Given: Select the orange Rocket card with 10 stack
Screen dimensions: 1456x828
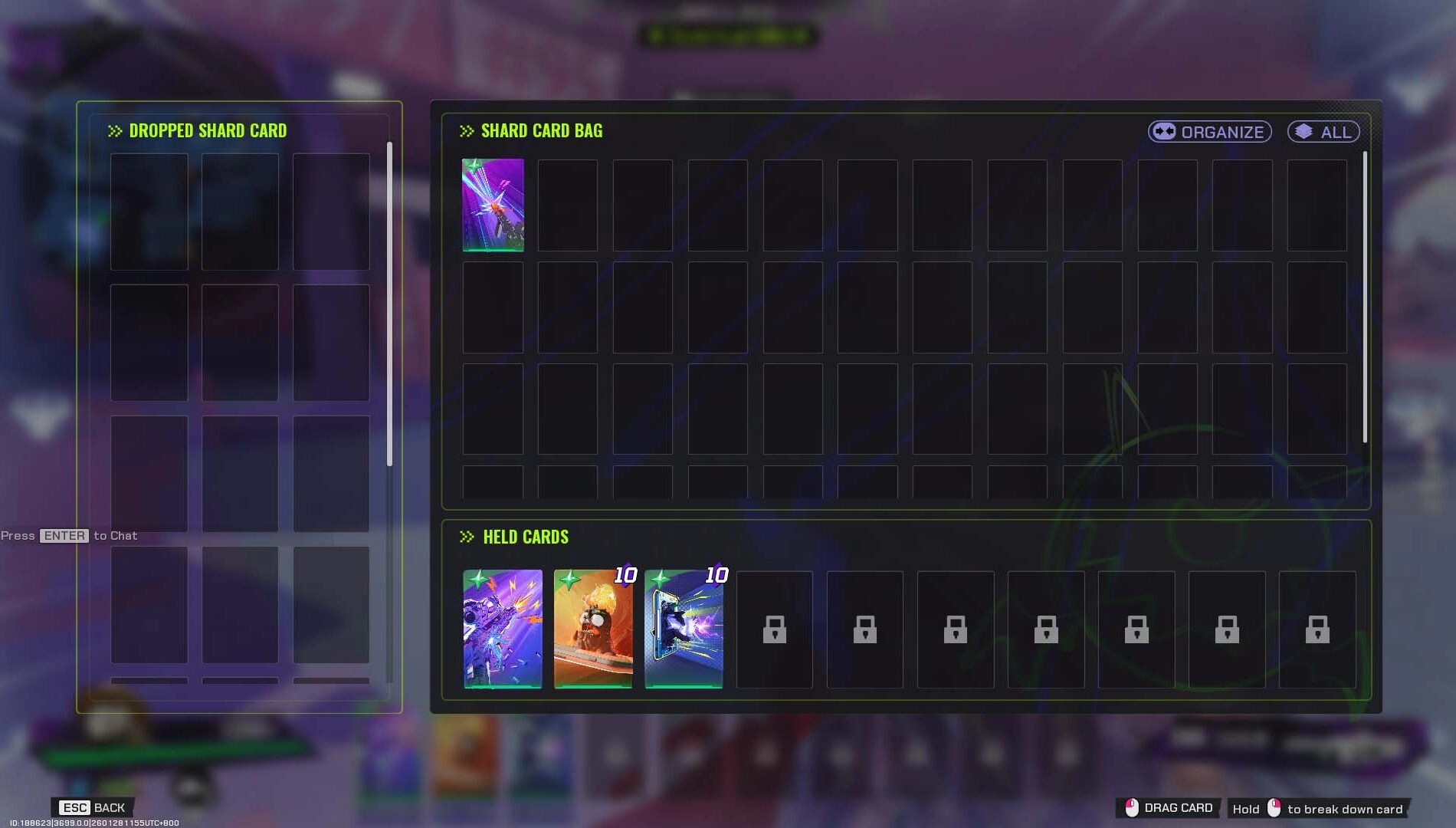Looking at the screenshot, I should click(x=592, y=629).
